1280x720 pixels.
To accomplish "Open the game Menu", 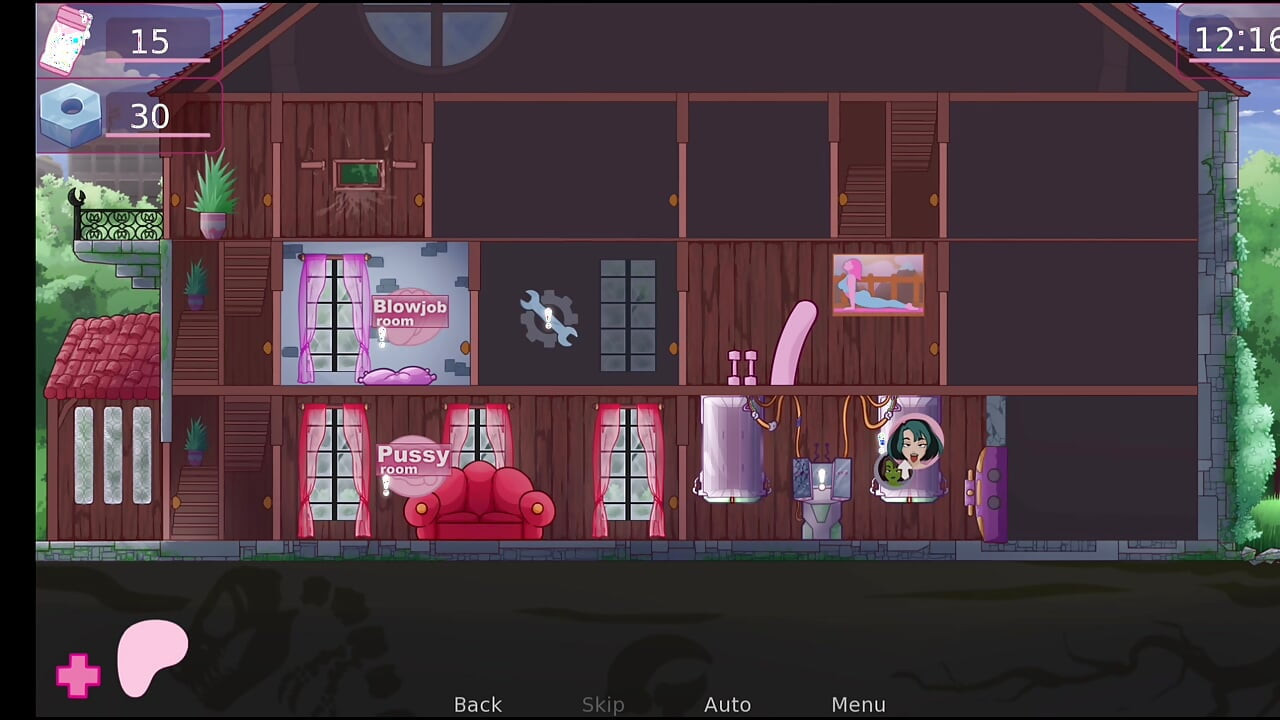I will coord(858,704).
